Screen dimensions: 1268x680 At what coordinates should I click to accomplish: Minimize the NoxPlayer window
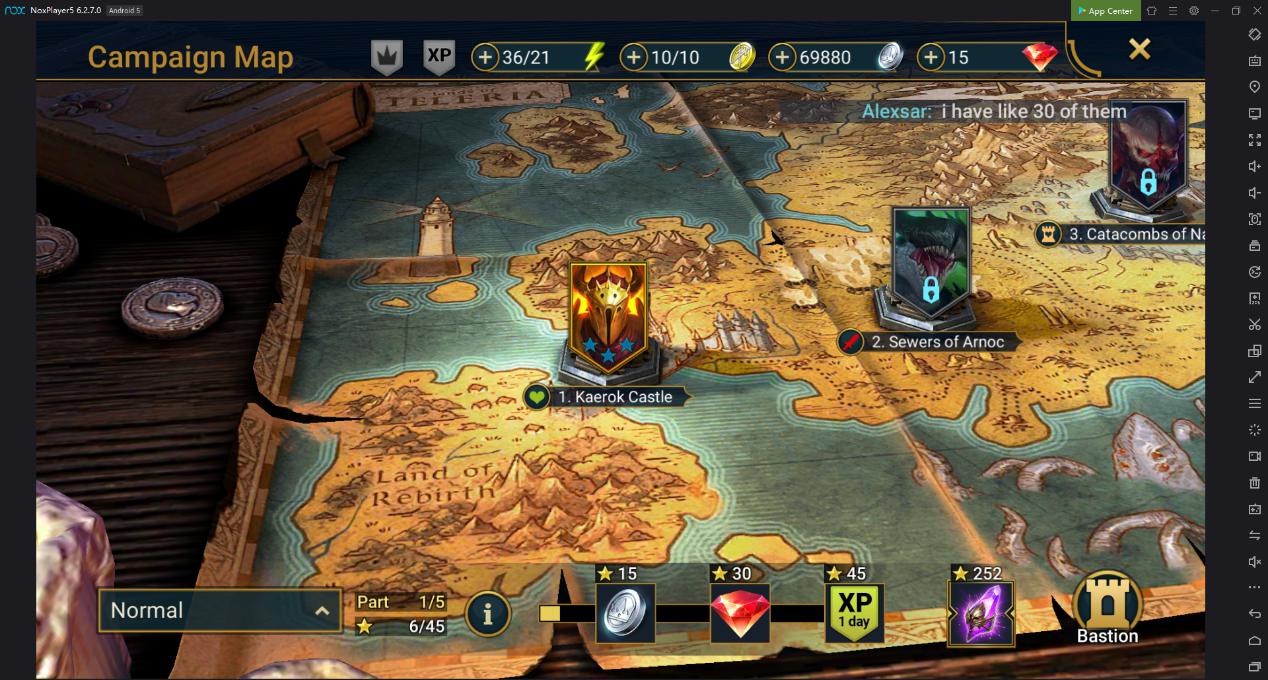point(1214,11)
